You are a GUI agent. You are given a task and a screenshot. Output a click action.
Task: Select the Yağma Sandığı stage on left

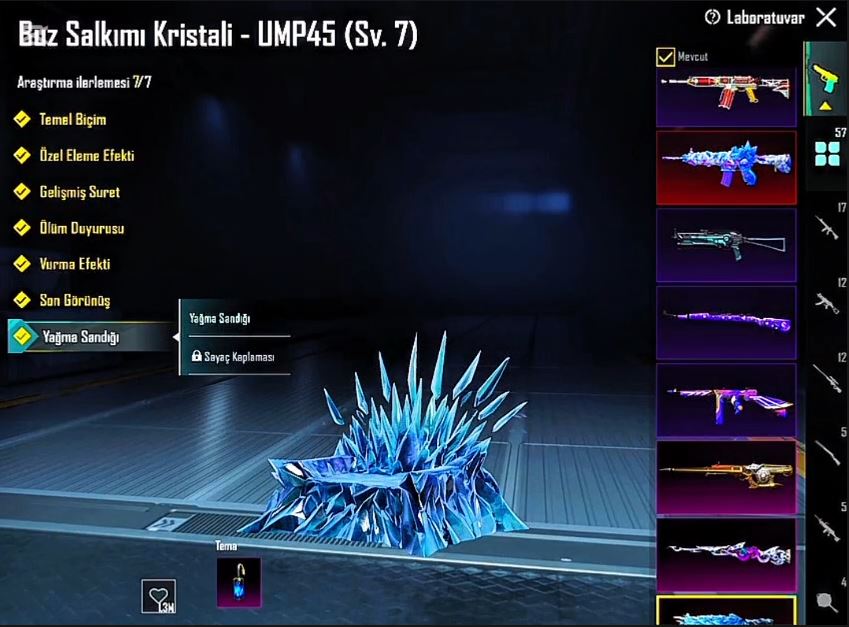(x=80, y=338)
